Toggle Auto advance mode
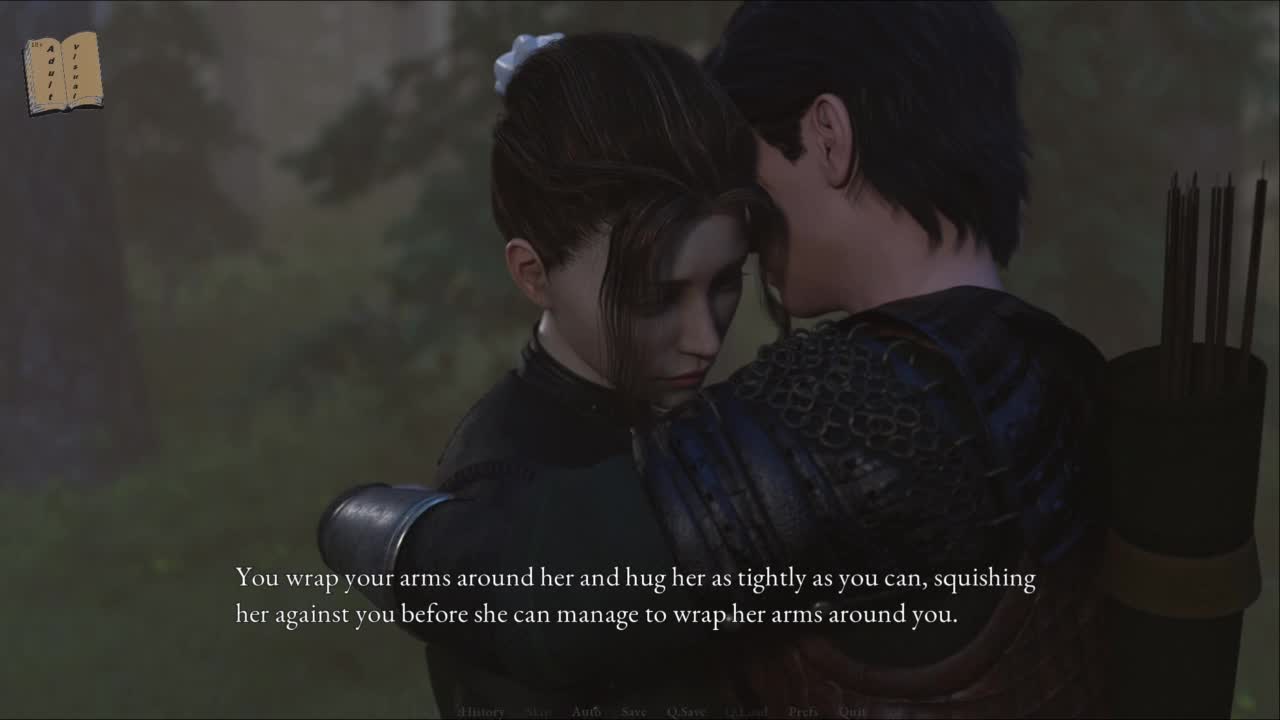This screenshot has height=720, width=1280. (x=586, y=712)
